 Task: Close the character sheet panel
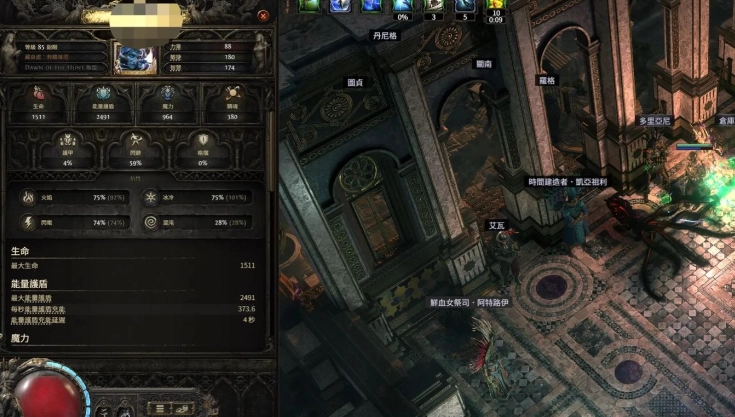[263, 16]
